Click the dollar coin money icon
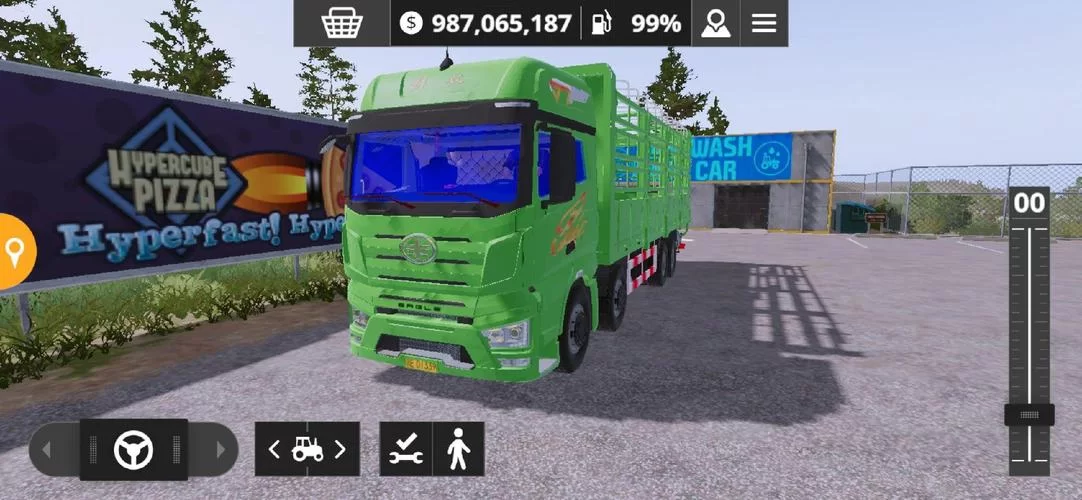The height and width of the screenshot is (500, 1082). 411,23
